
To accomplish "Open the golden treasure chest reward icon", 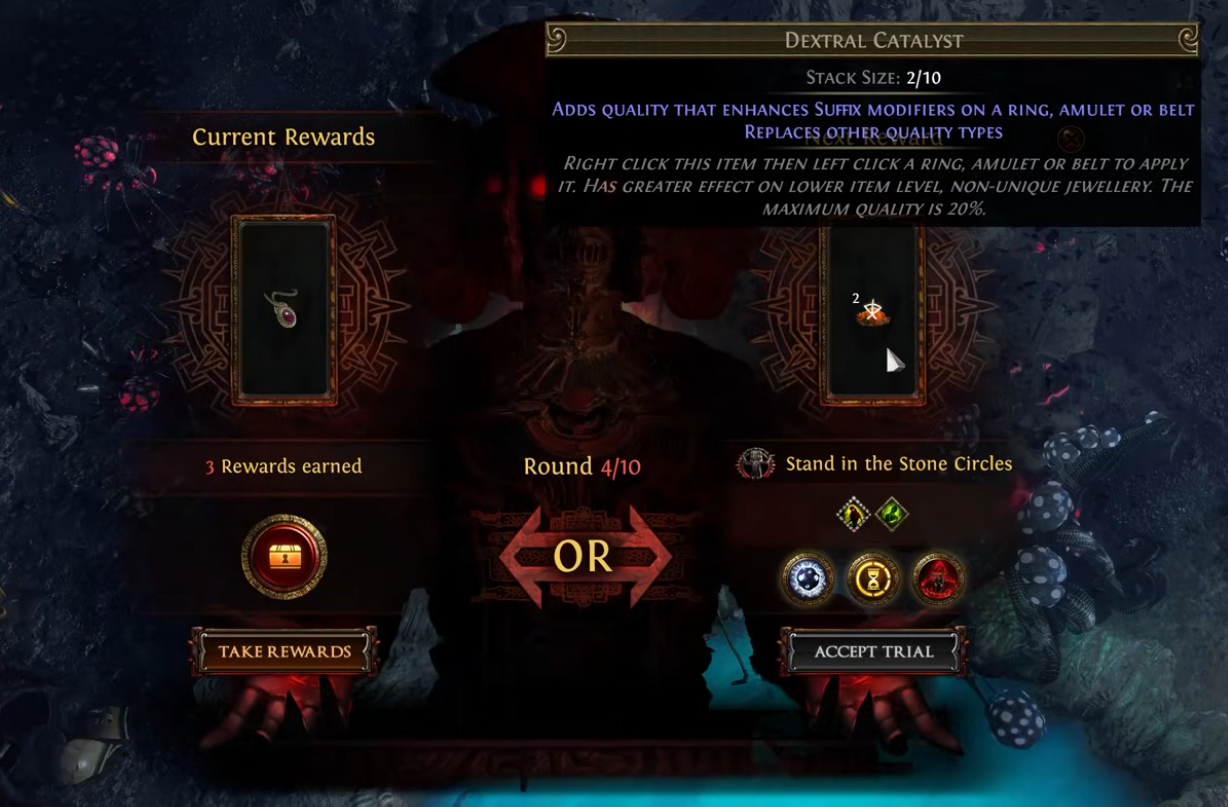I will tap(284, 557).
